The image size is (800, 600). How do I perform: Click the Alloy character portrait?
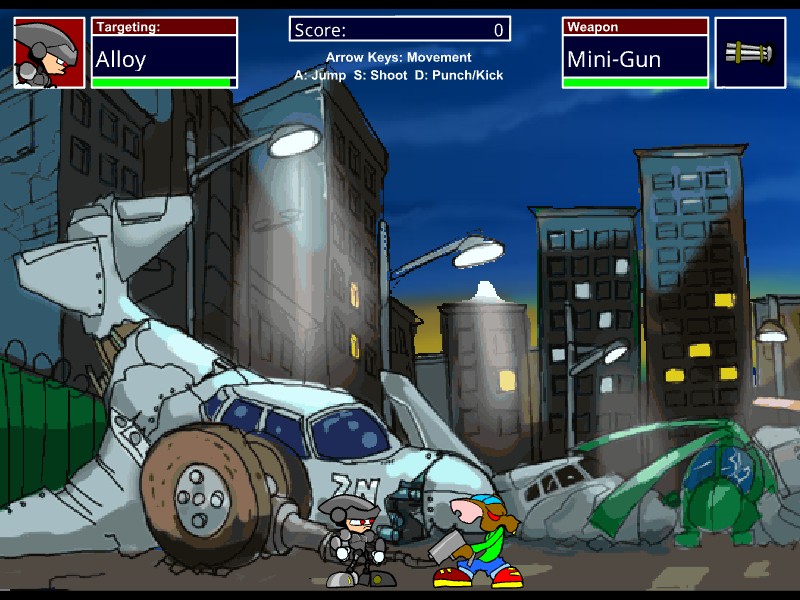coord(49,53)
